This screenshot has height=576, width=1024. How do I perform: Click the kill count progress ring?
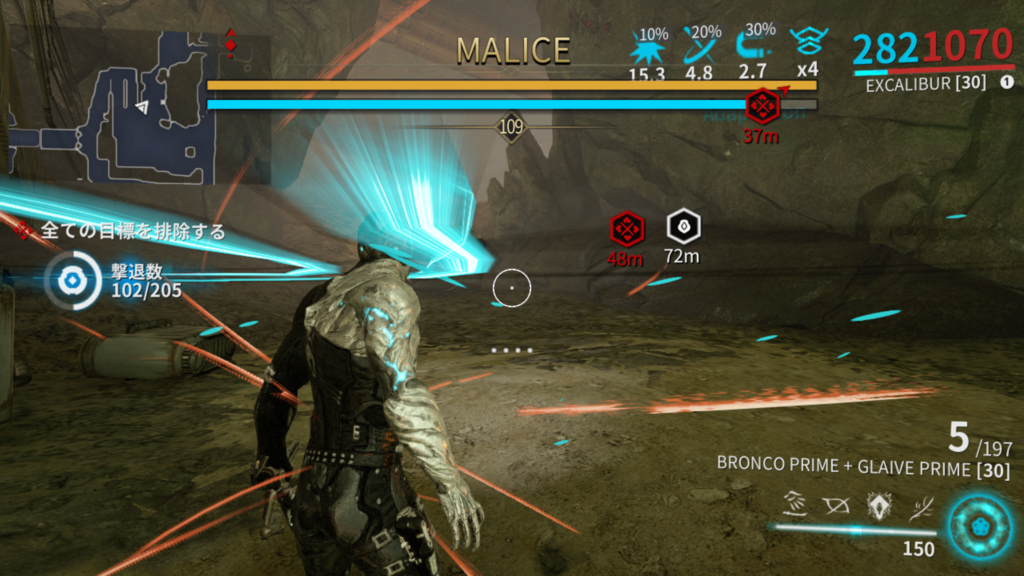click(x=72, y=280)
